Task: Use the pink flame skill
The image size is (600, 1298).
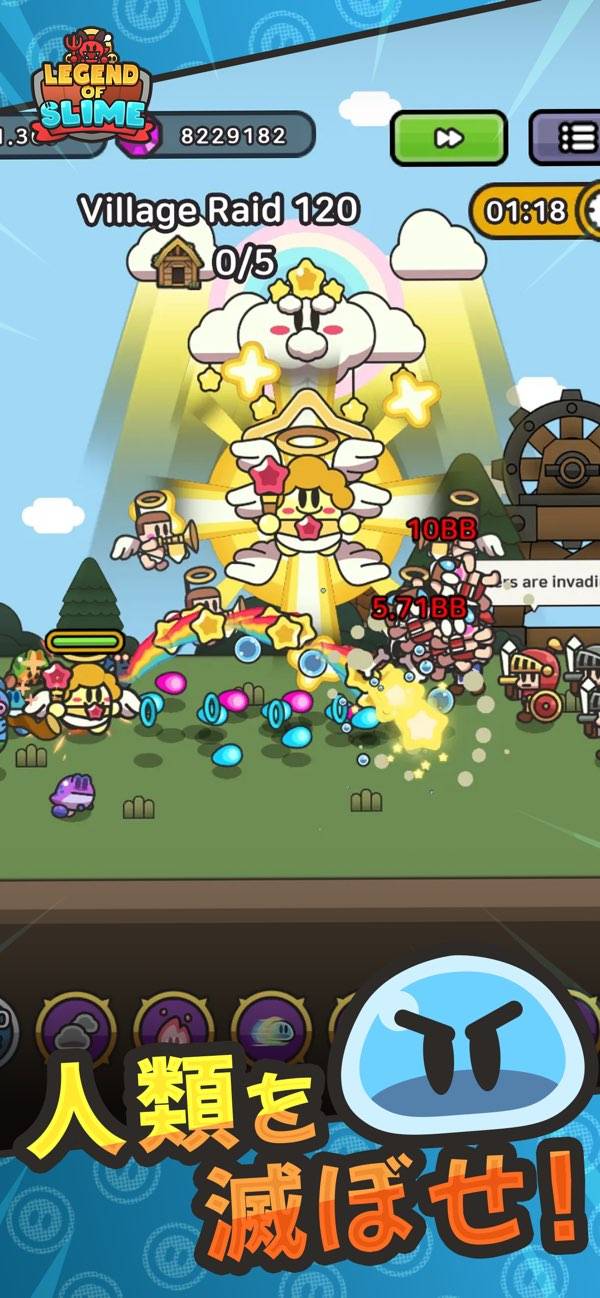Action: click(x=174, y=1029)
